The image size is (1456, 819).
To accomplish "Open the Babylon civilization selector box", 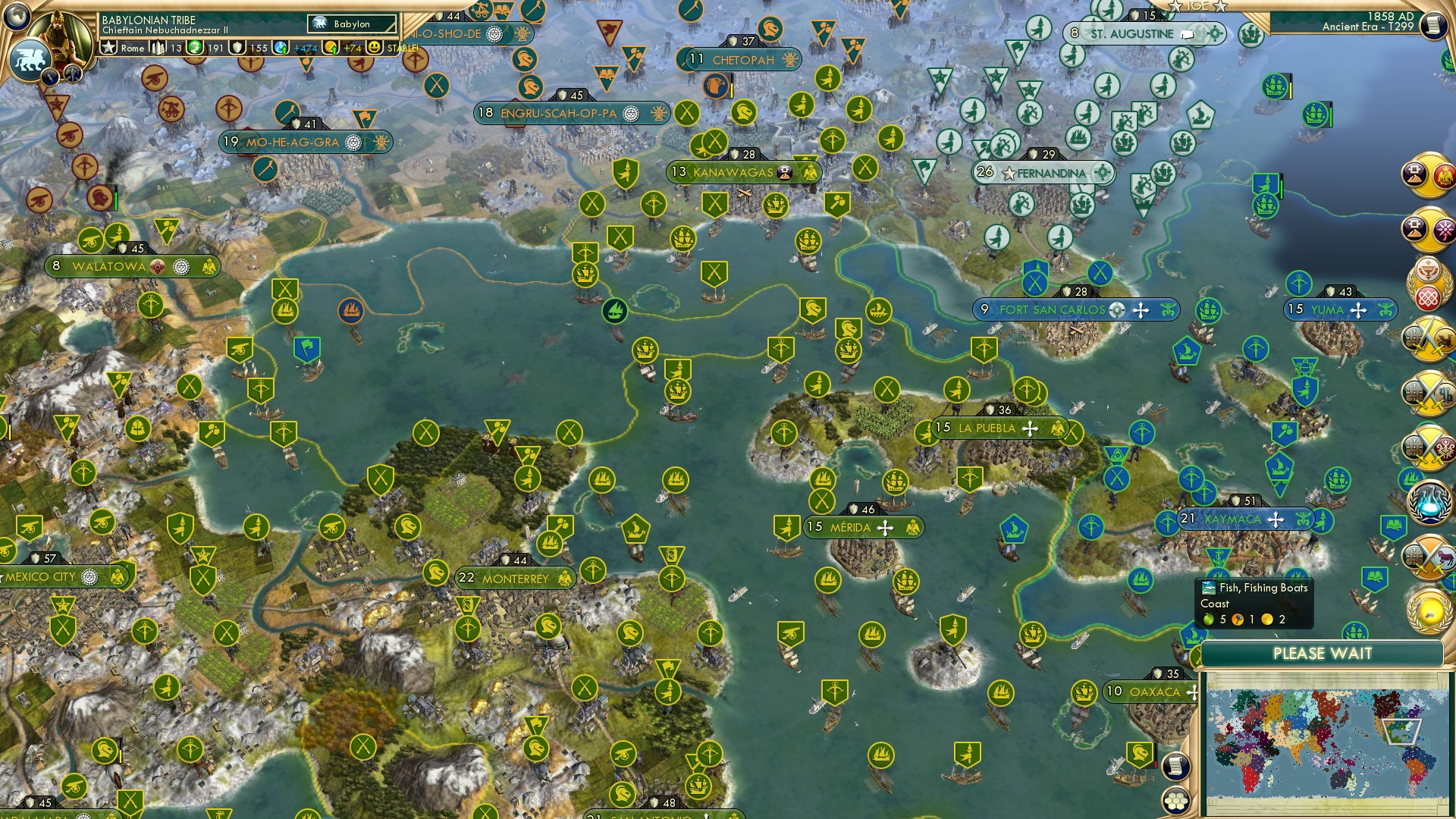I will [353, 24].
